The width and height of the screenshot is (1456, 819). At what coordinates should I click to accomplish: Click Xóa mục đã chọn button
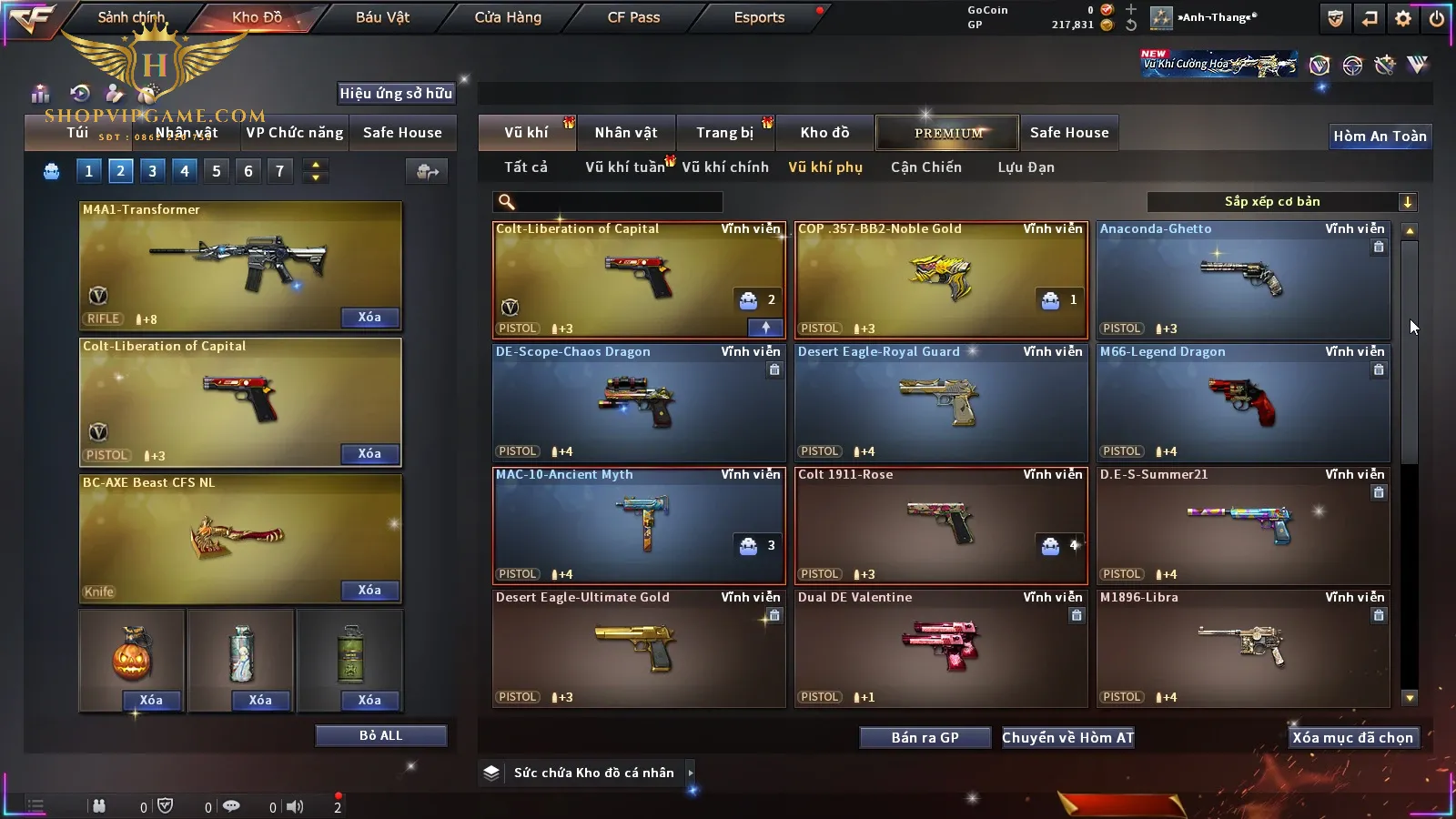1352,738
